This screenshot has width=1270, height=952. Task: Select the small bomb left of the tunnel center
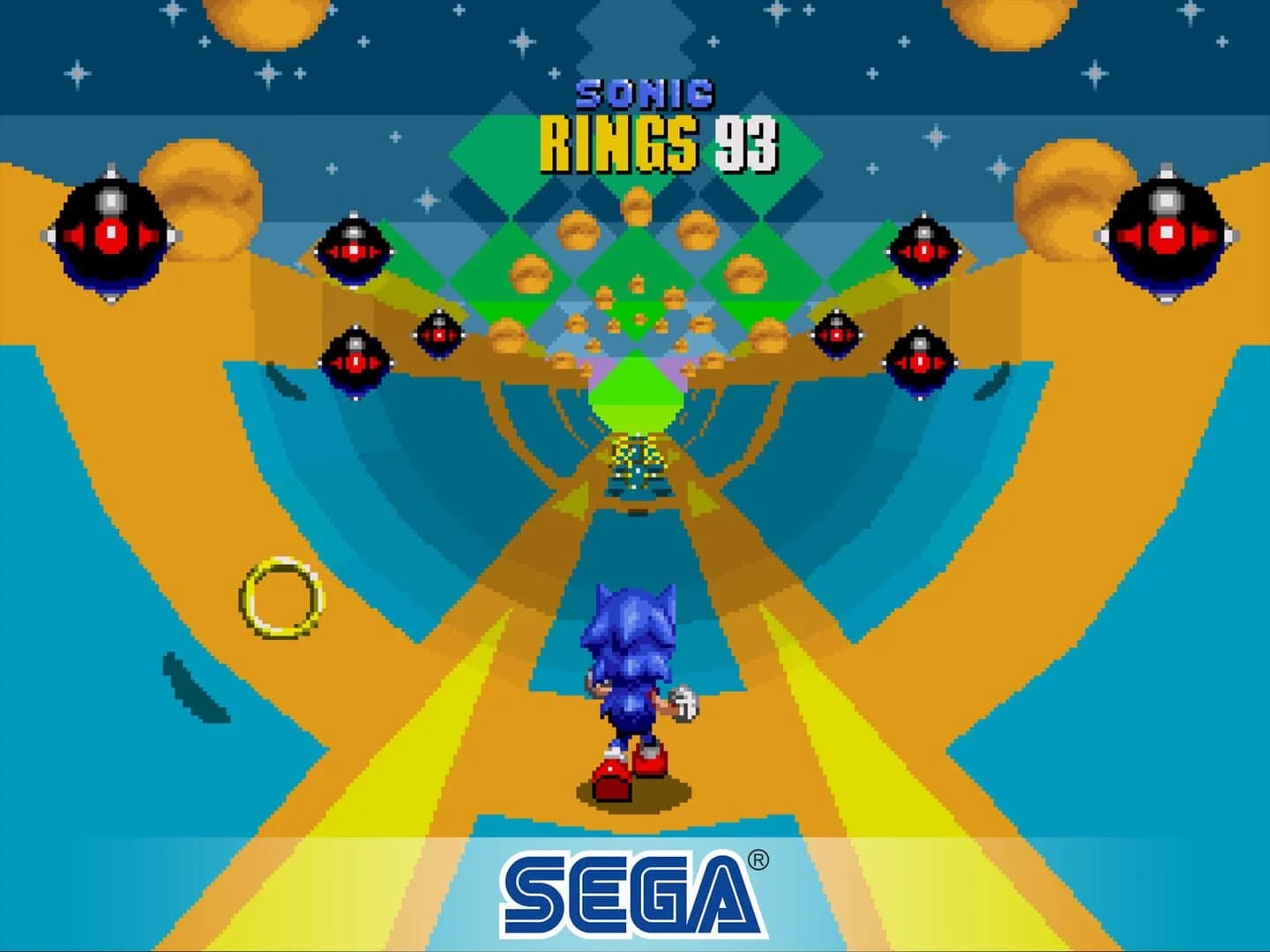(438, 333)
